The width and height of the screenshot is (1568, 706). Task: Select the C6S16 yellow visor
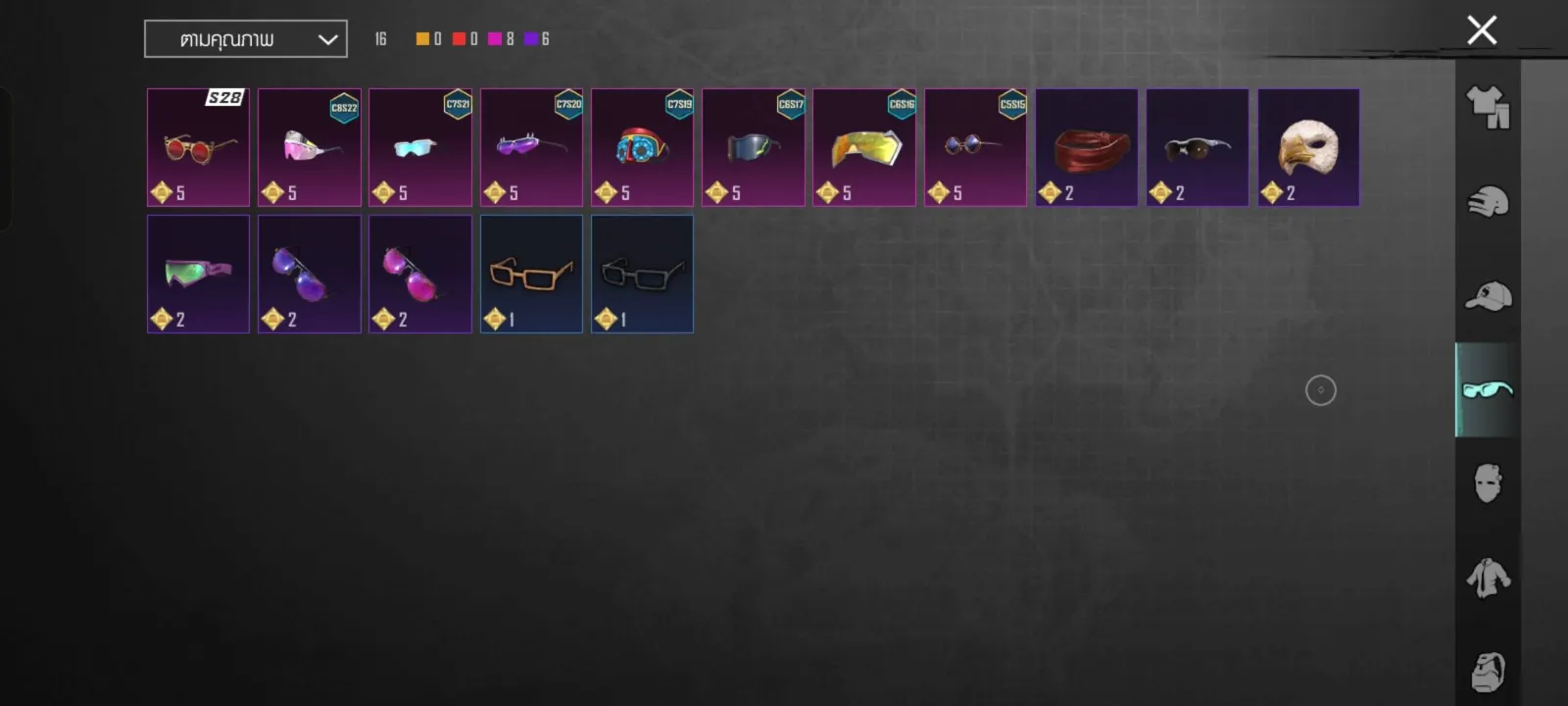[864, 147]
